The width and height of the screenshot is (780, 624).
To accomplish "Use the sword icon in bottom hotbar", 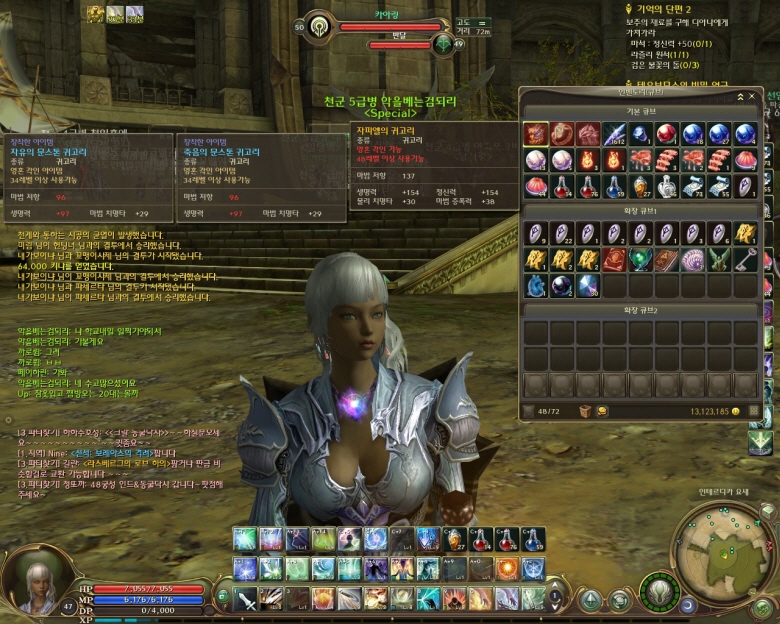I will (x=246, y=599).
